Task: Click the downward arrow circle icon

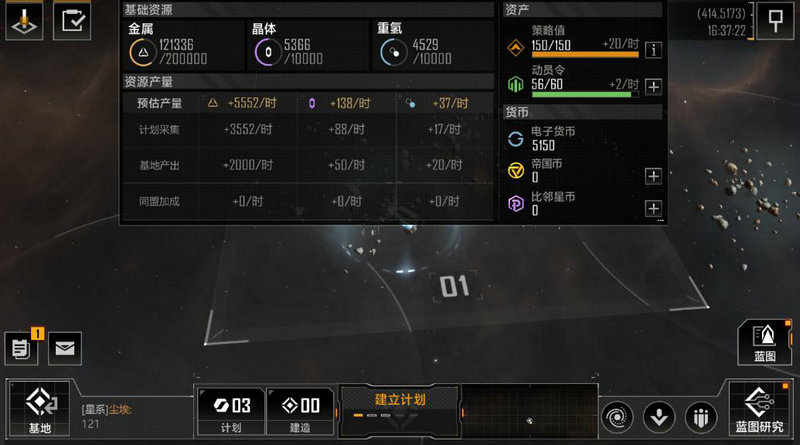Action: coord(659,415)
